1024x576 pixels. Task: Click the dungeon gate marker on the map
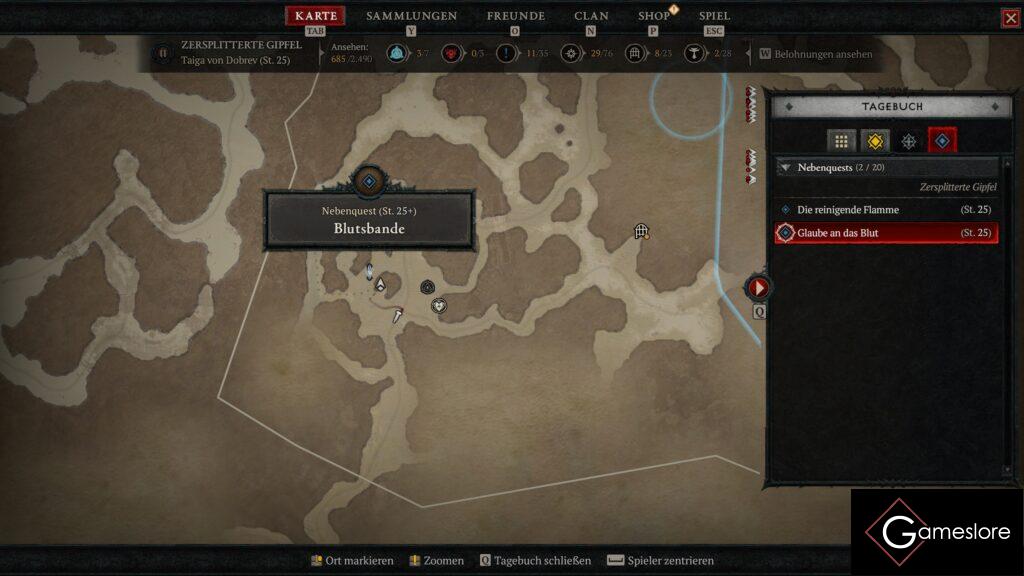[x=642, y=232]
